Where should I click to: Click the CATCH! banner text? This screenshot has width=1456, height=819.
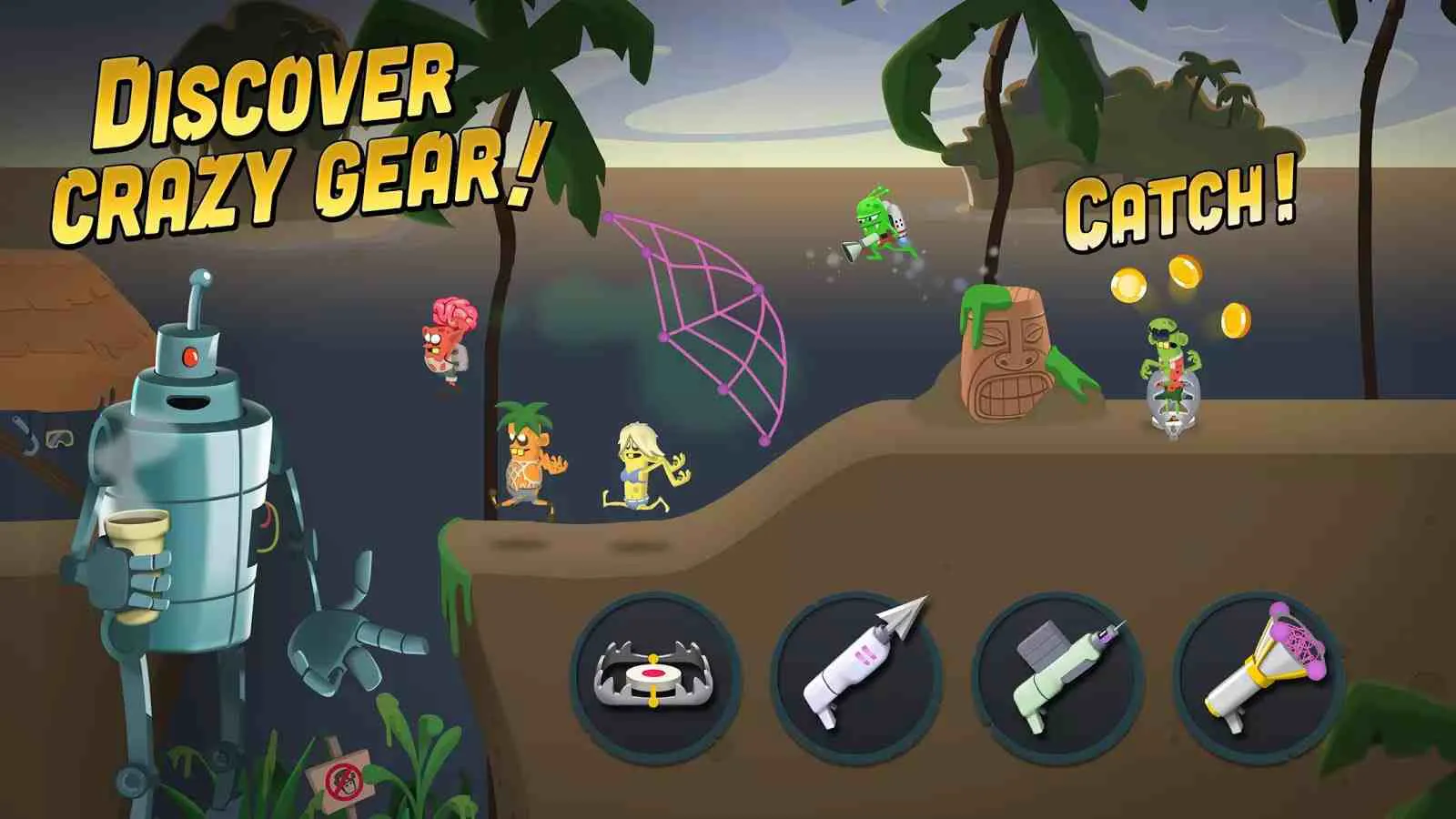click(1178, 205)
